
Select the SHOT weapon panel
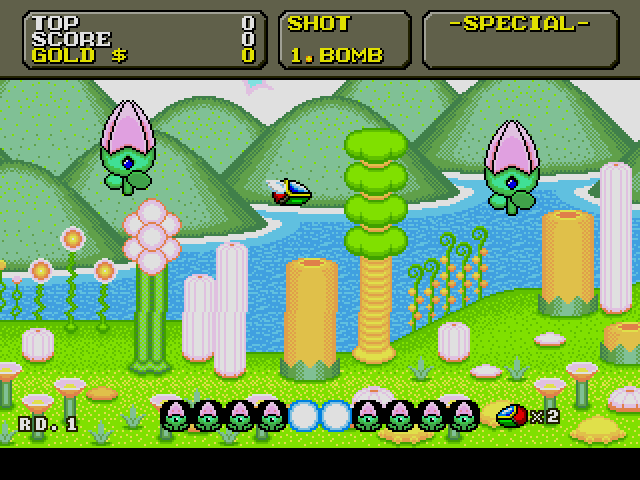pos(343,38)
